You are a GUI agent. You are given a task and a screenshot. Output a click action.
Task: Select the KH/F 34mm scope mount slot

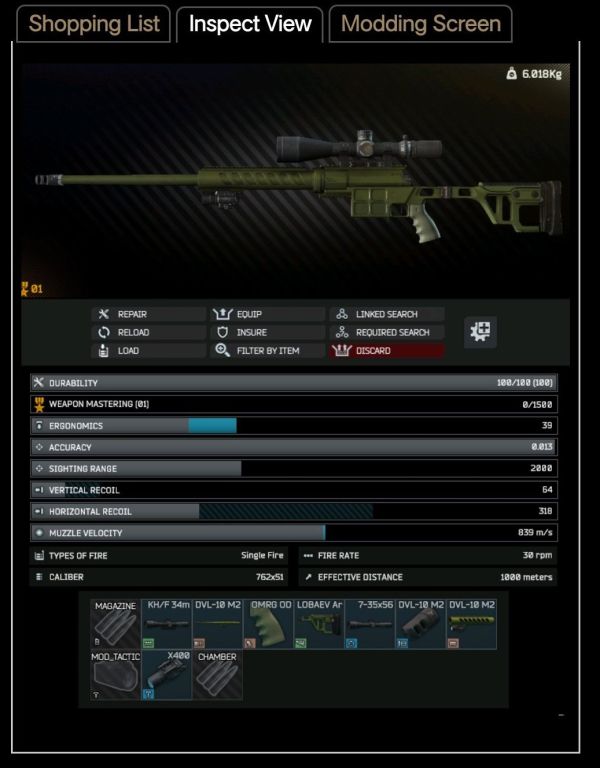coord(166,624)
